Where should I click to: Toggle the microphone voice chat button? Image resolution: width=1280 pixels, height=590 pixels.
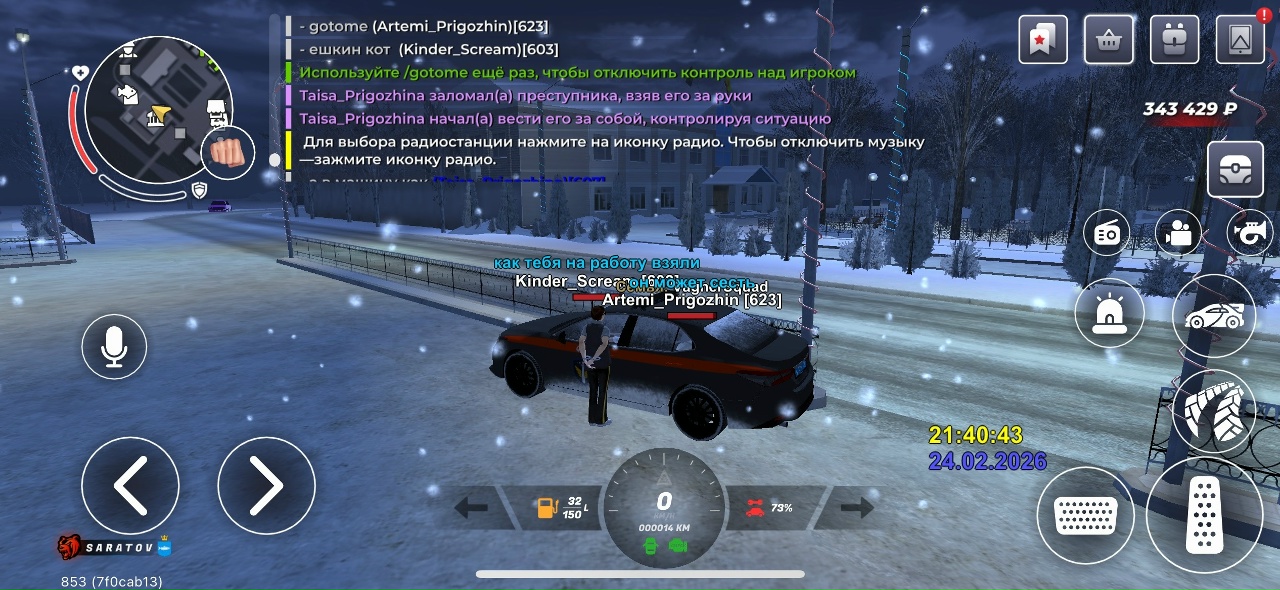tap(114, 347)
